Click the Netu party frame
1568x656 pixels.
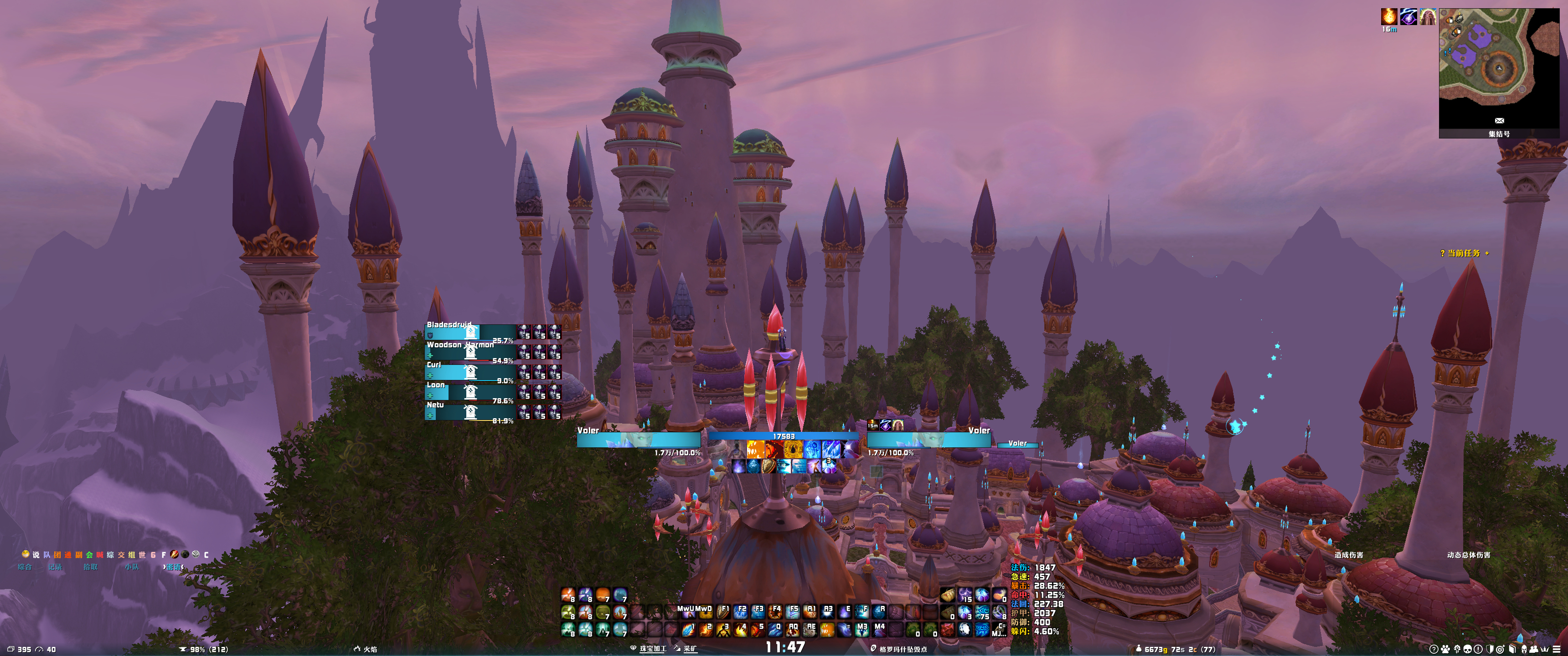pos(469,411)
